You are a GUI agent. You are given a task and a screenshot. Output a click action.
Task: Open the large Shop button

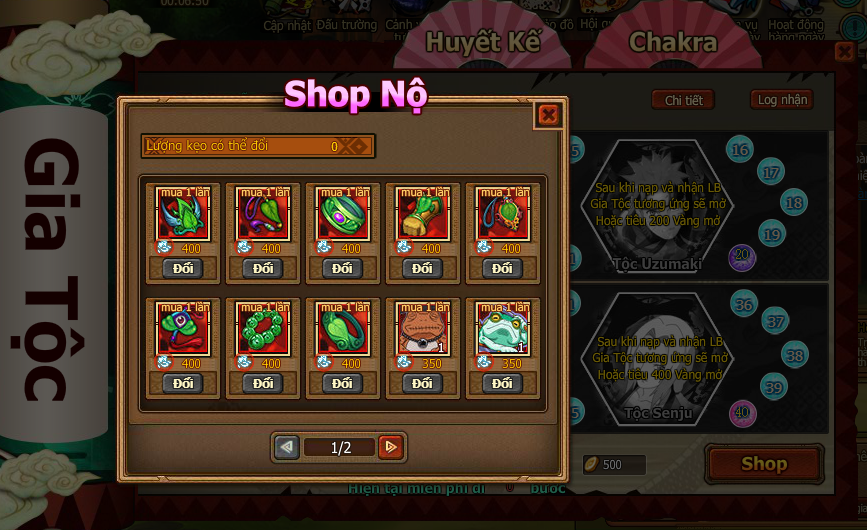tap(764, 464)
